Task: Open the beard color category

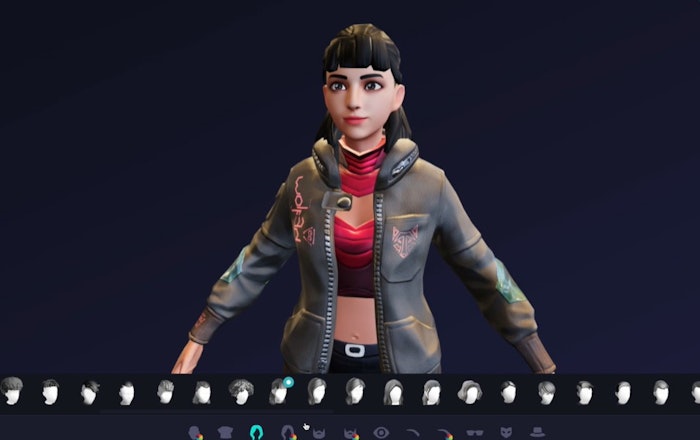Action: click(x=350, y=433)
